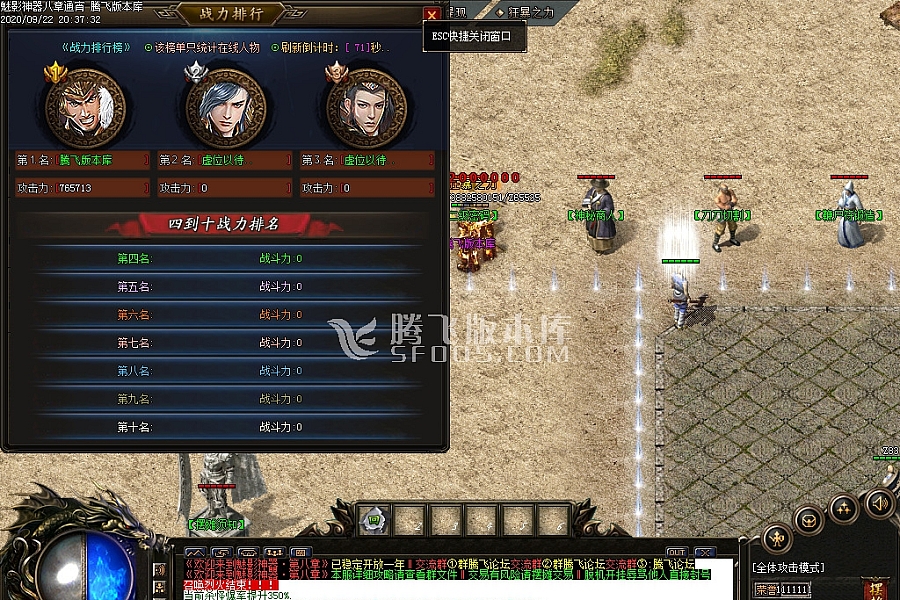Open the 摆摊 stall button
The image size is (900, 600).
click(x=876, y=590)
